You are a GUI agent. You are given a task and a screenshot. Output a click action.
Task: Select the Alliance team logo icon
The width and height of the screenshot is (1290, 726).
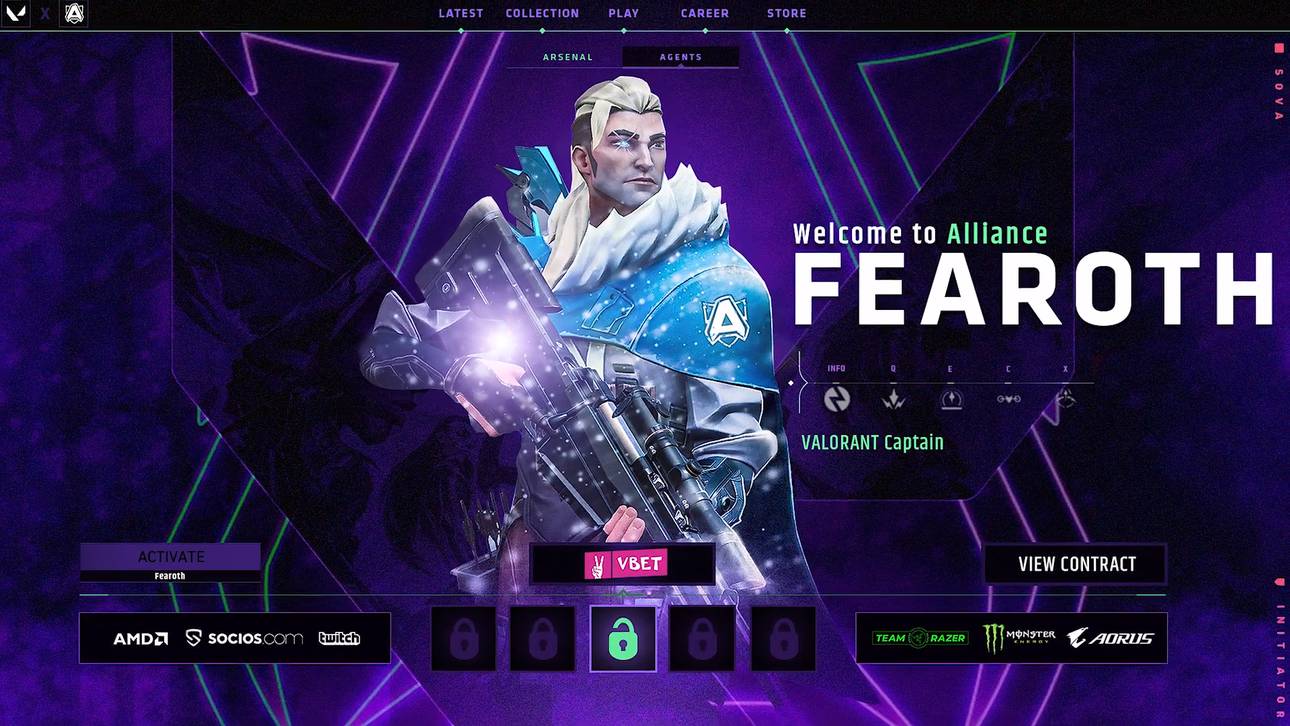click(72, 13)
